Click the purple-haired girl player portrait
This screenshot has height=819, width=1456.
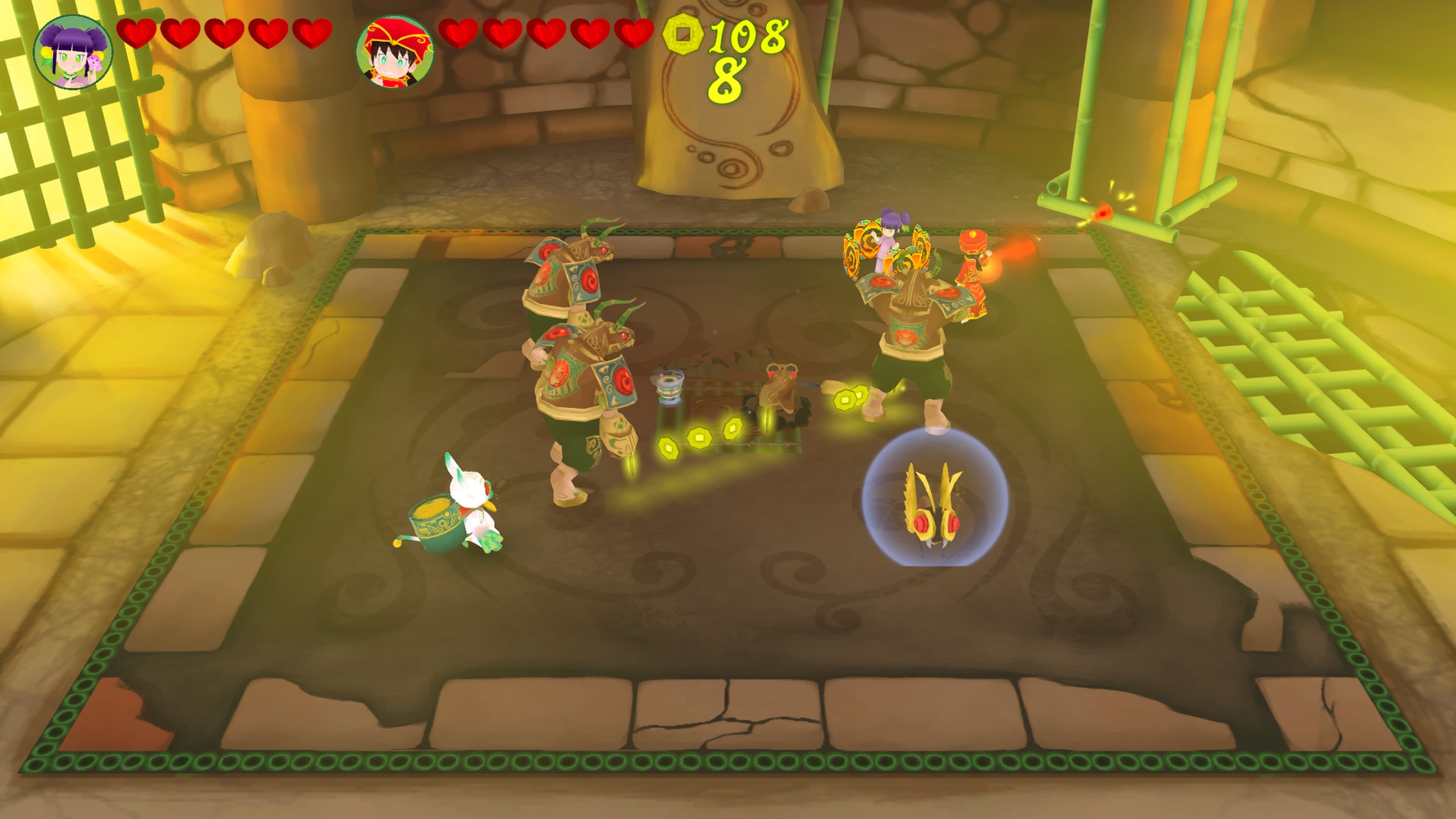[x=73, y=53]
